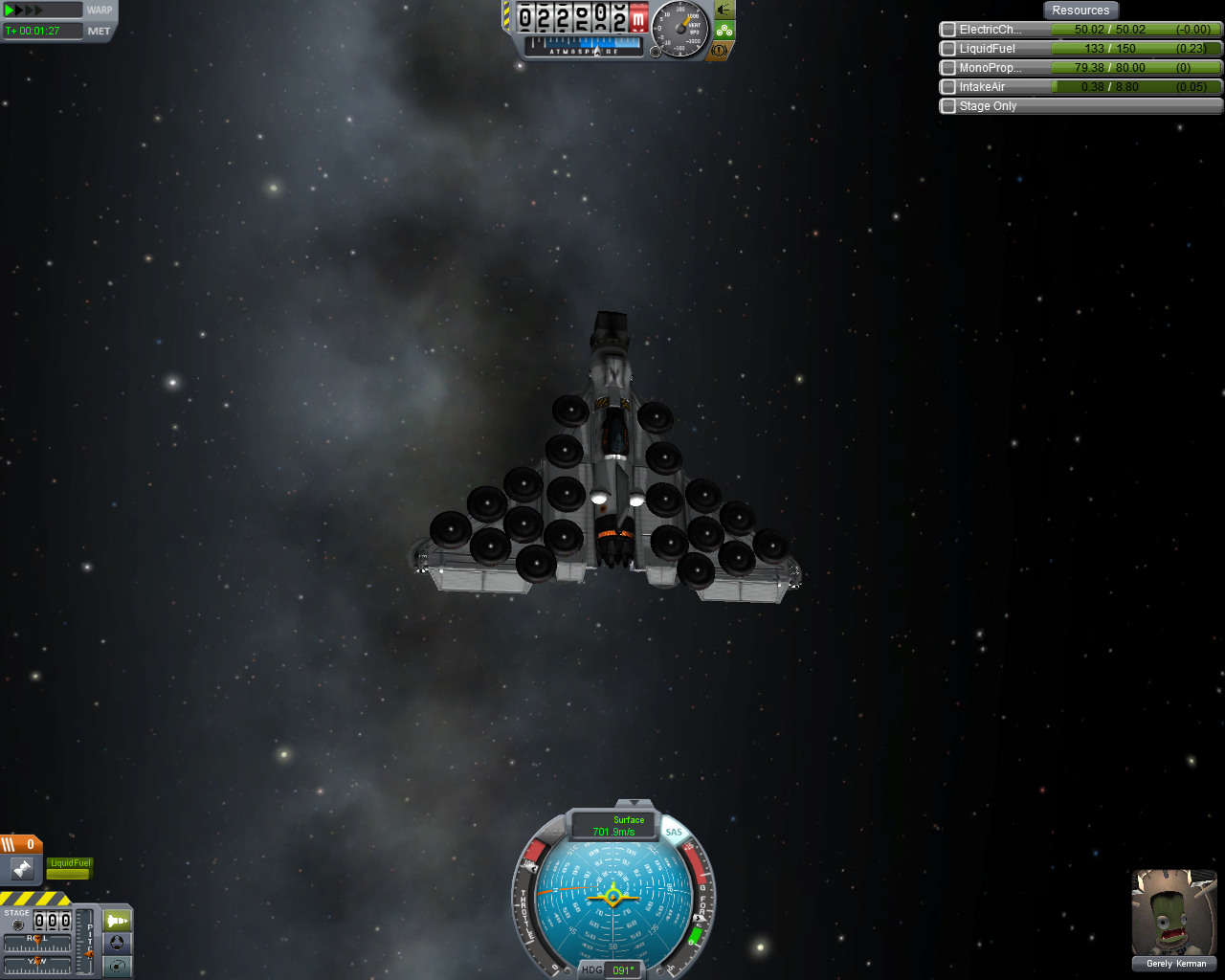Switch to docking mode icon
Screen dimensions: 1225x980
(x=117, y=943)
